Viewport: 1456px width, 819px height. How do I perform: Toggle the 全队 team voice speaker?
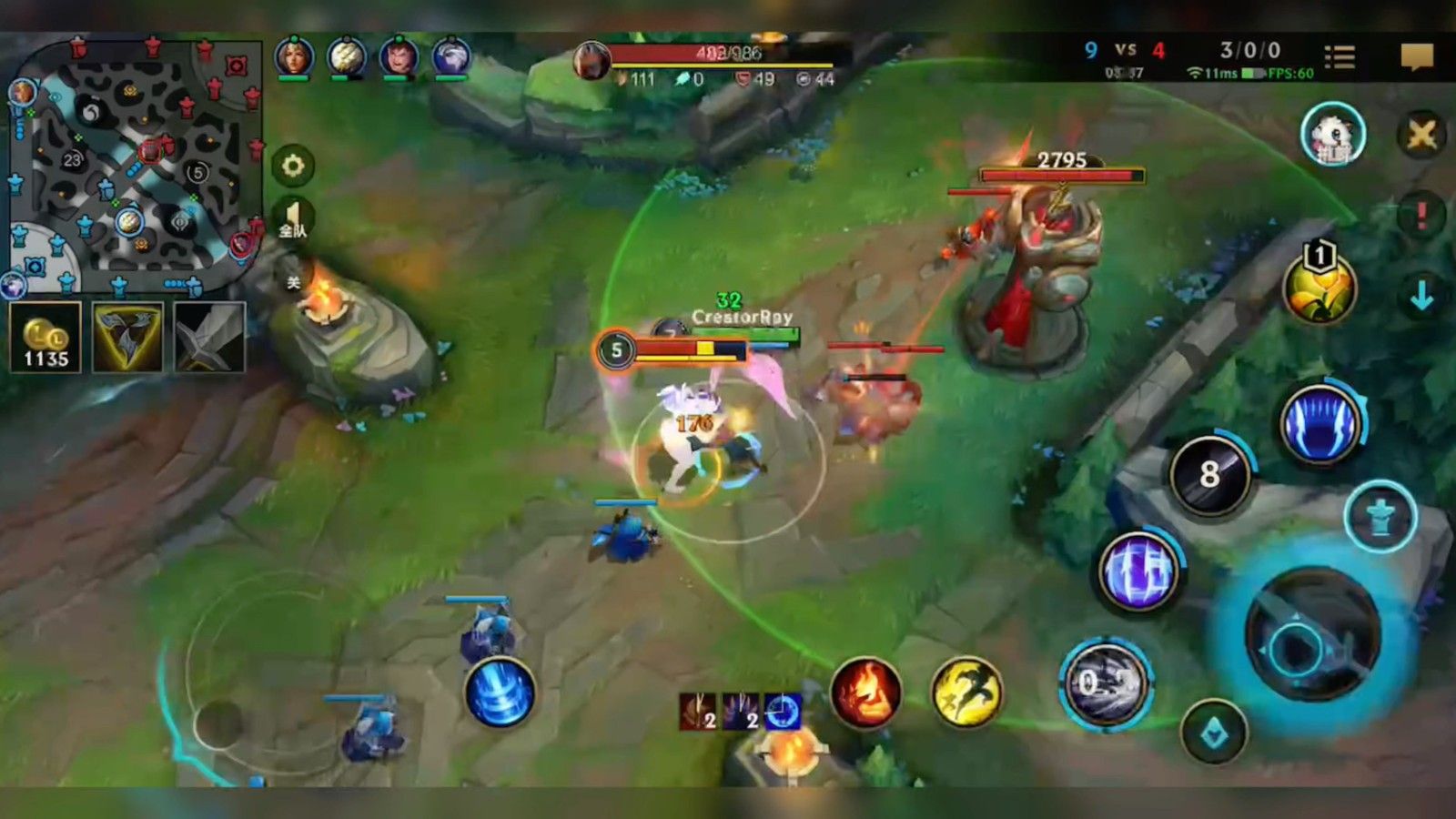click(x=293, y=219)
